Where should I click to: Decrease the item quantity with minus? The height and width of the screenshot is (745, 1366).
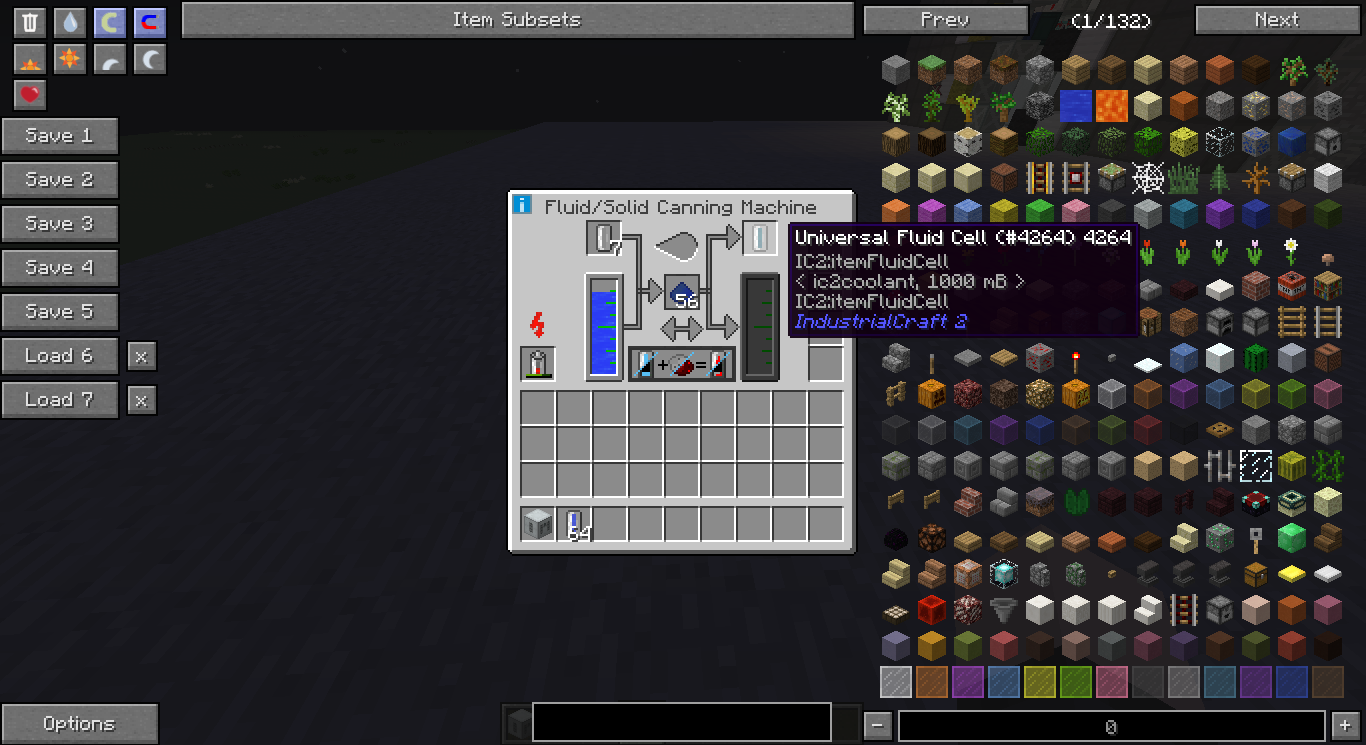pyautogui.click(x=877, y=725)
